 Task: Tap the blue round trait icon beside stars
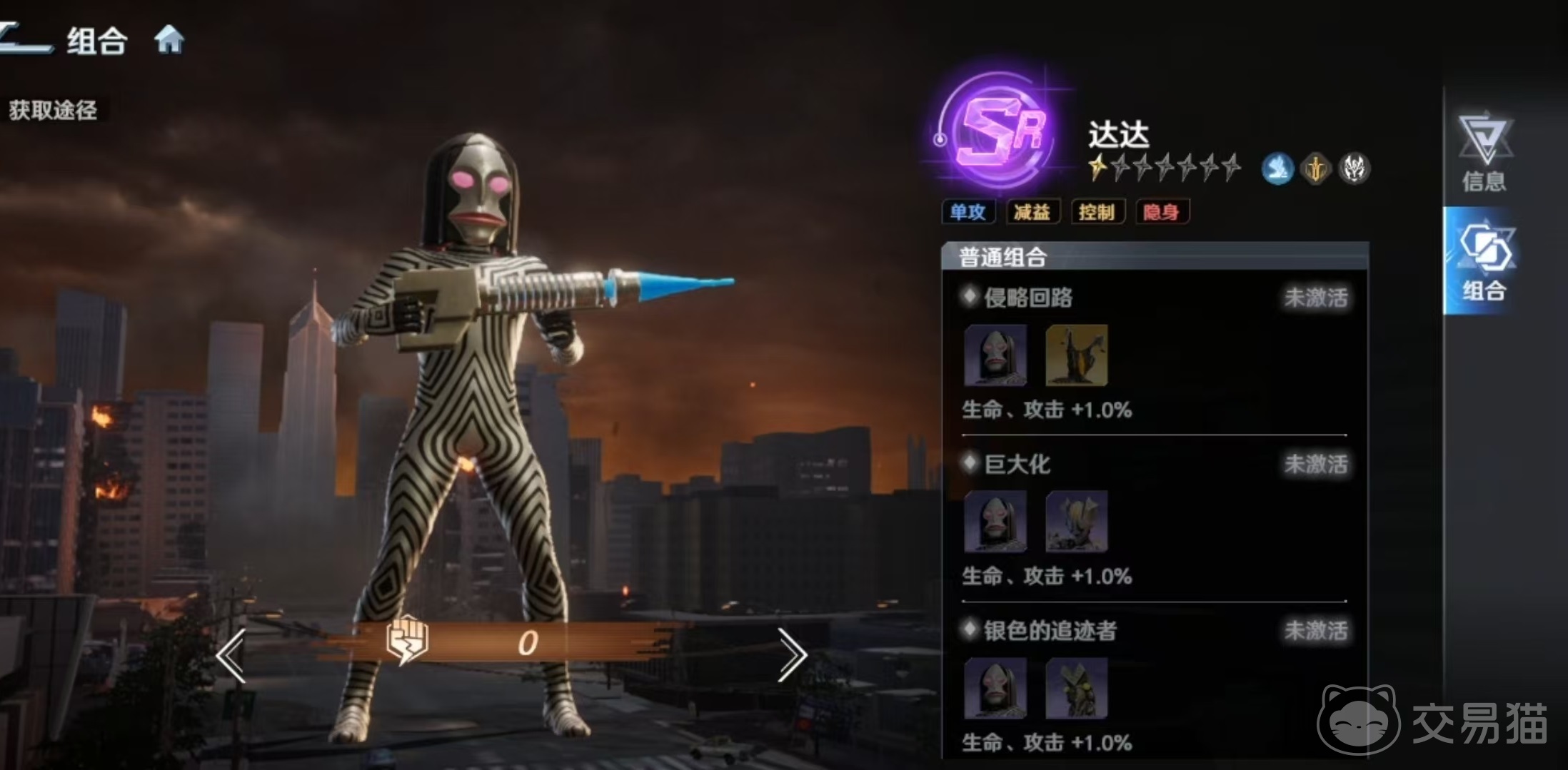click(x=1277, y=170)
